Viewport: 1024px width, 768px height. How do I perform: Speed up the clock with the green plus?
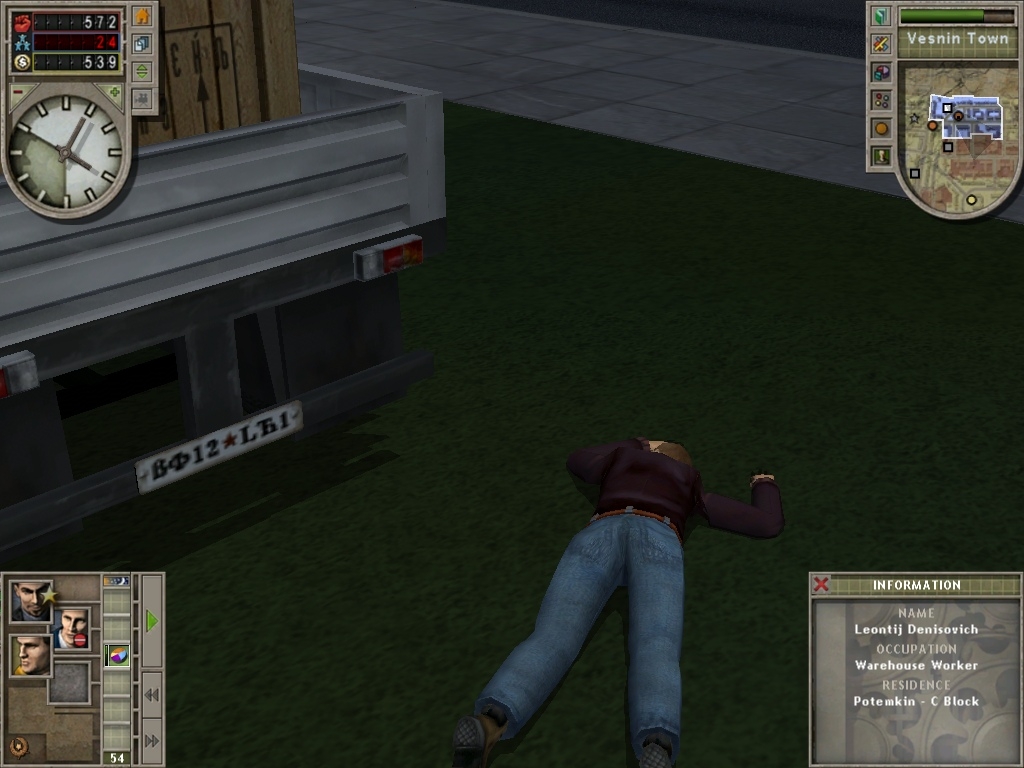pyautogui.click(x=114, y=92)
